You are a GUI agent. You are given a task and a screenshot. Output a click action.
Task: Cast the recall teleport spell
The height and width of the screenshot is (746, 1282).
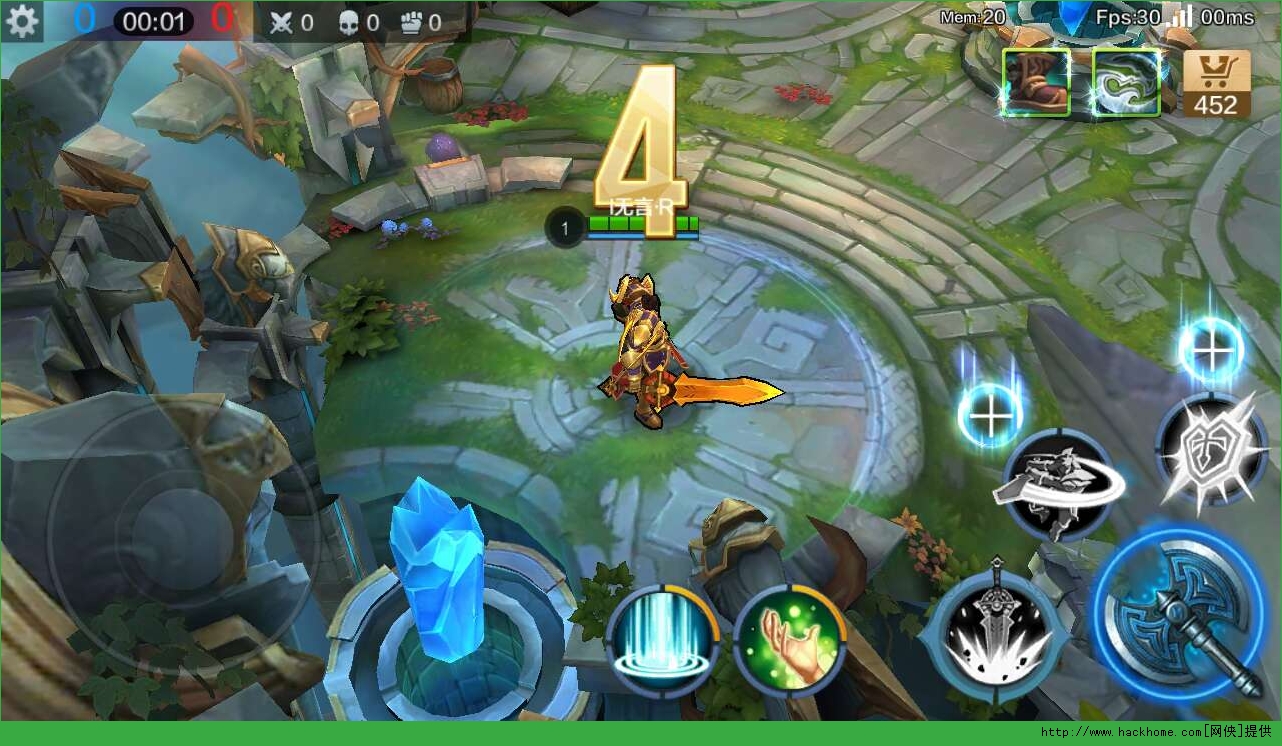[662, 640]
